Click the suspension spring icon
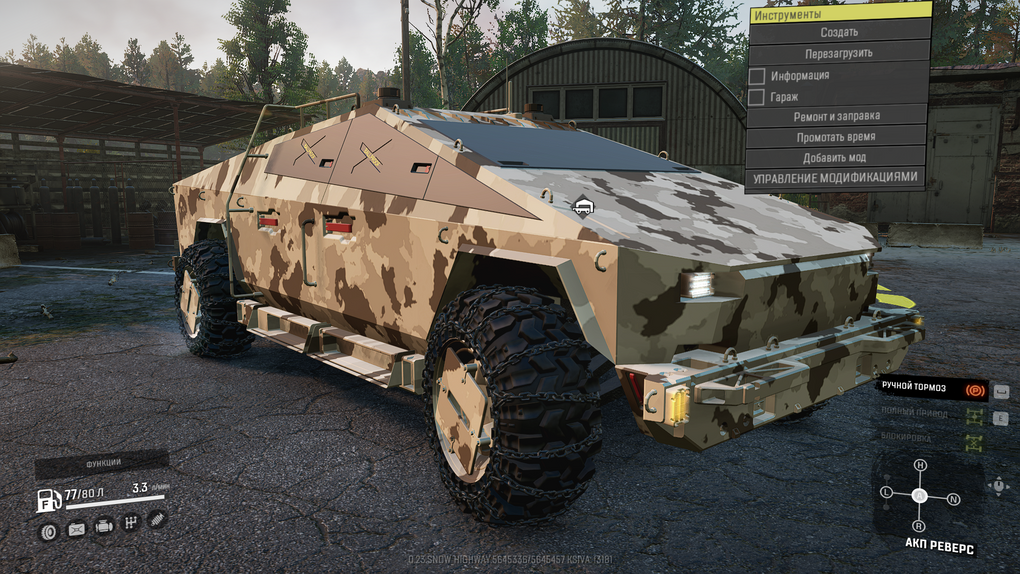 pyautogui.click(x=156, y=518)
